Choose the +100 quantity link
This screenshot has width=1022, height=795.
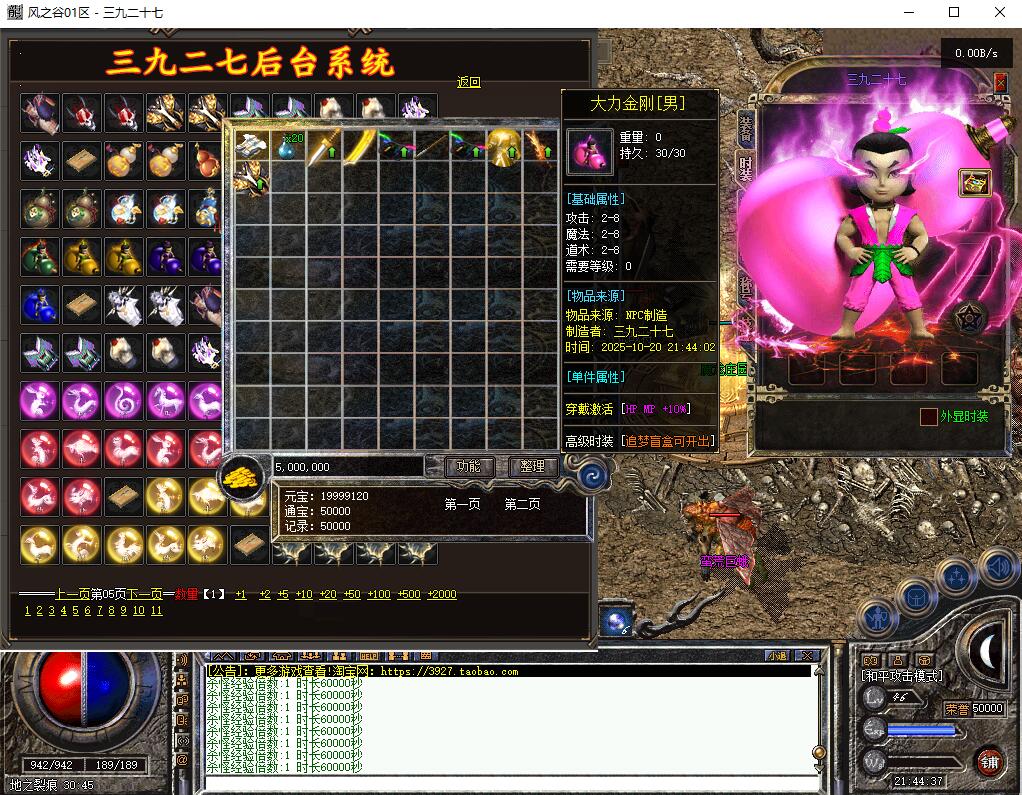pos(379,594)
